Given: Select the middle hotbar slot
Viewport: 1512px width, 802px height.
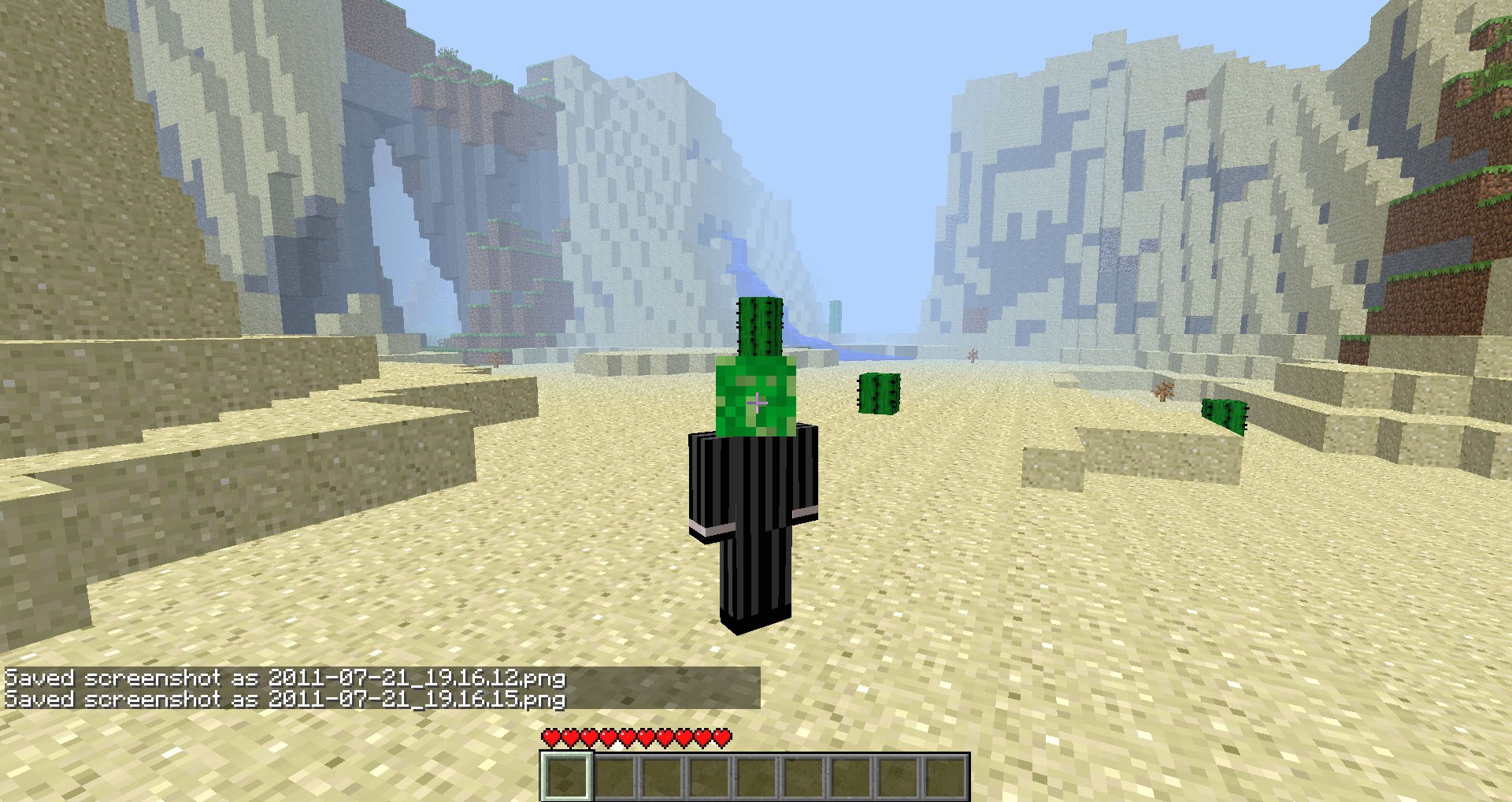Looking at the screenshot, I should coord(758,778).
